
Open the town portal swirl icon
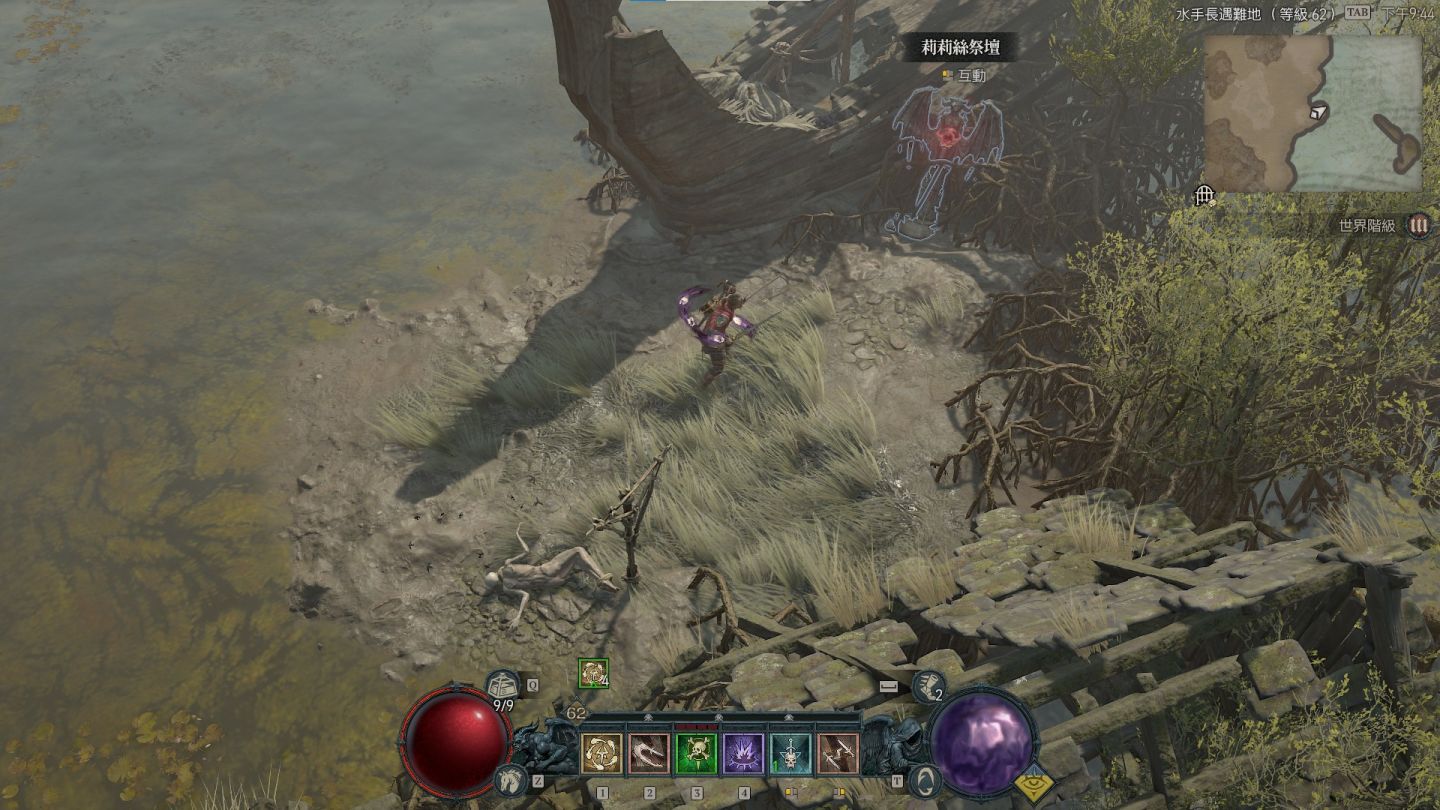point(927,779)
